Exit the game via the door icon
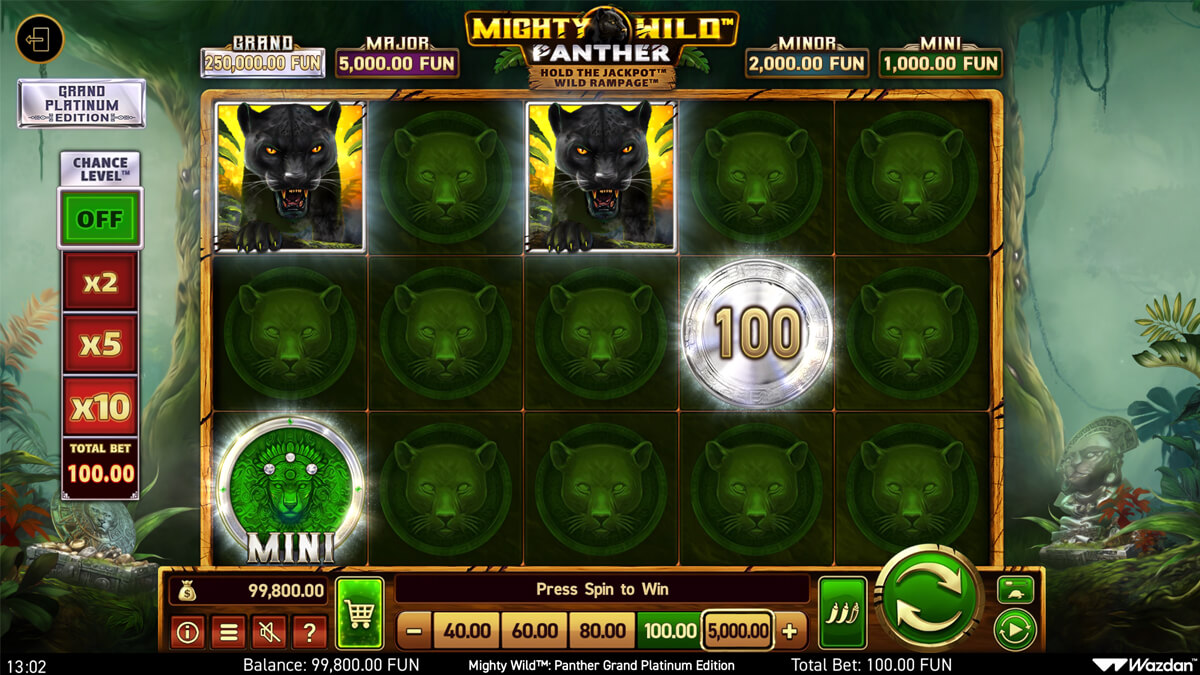This screenshot has height=675, width=1200. coord(40,40)
